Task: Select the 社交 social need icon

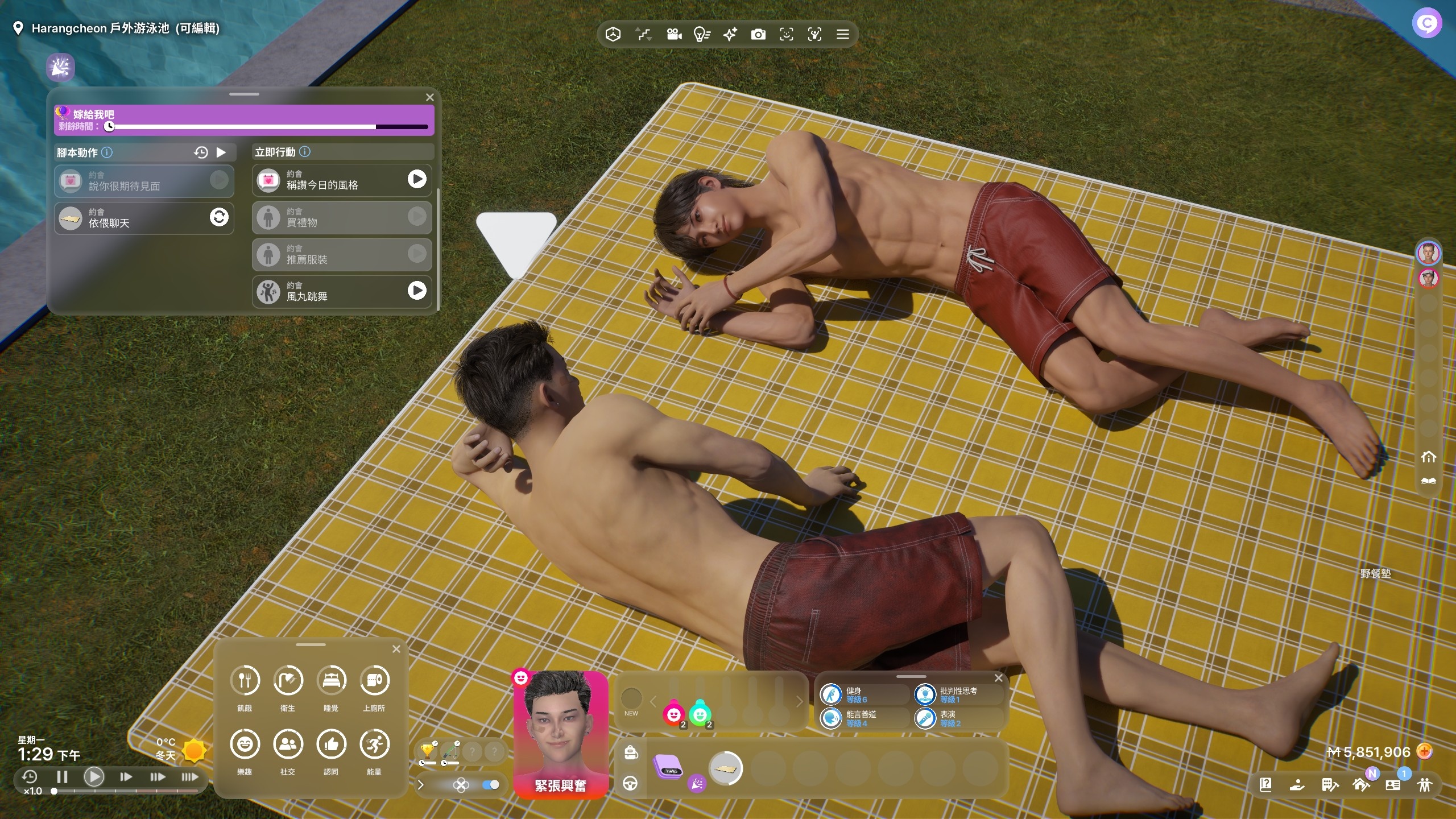Action: coord(288,744)
